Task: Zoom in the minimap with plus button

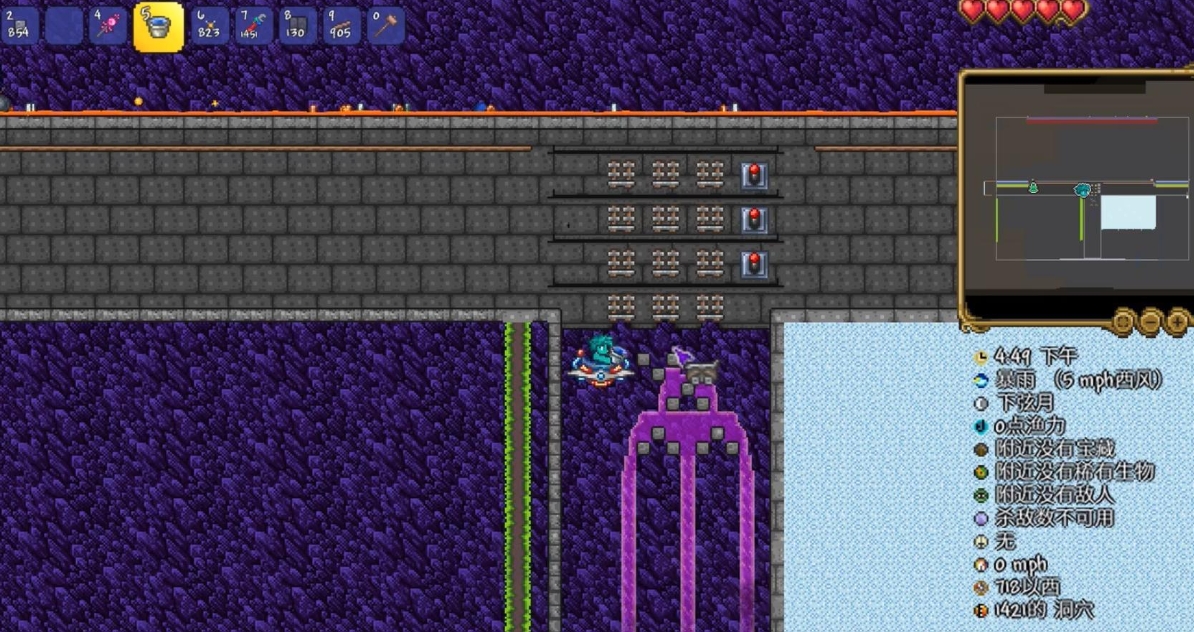Action: click(1177, 321)
